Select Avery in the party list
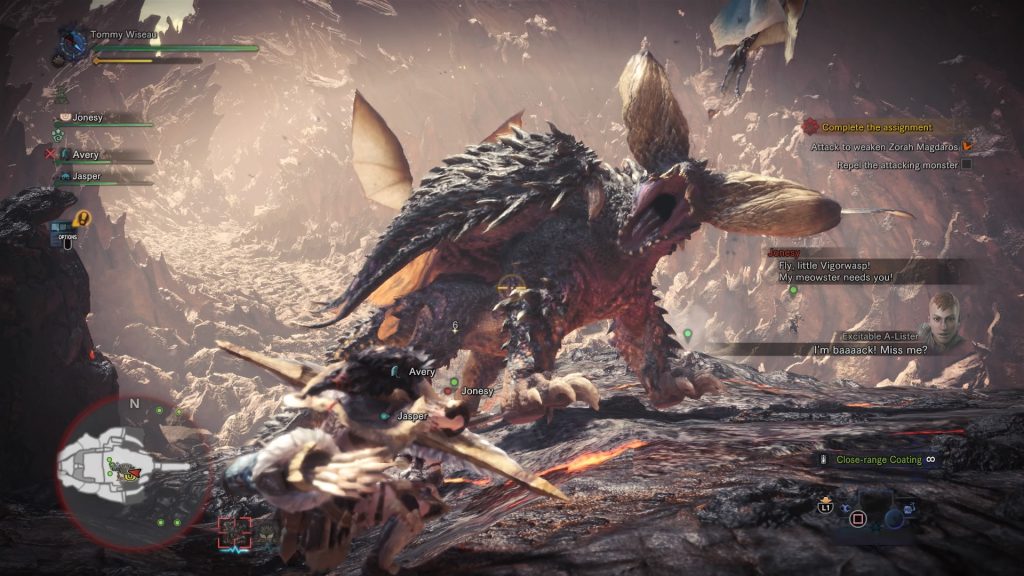The width and height of the screenshot is (1024, 576). tap(85, 154)
